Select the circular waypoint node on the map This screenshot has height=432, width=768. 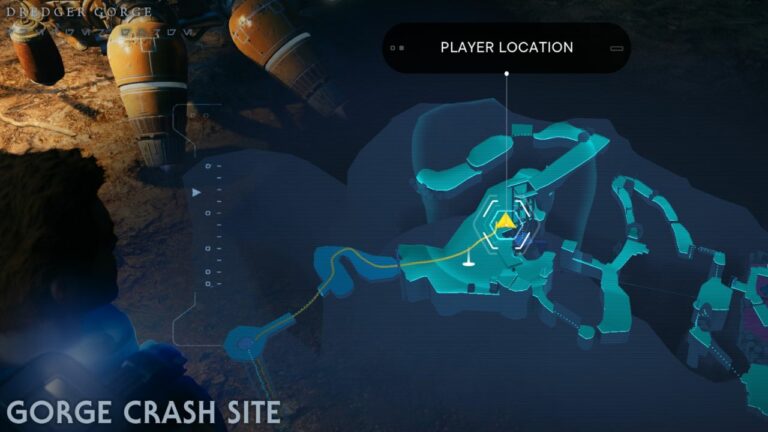[246, 345]
